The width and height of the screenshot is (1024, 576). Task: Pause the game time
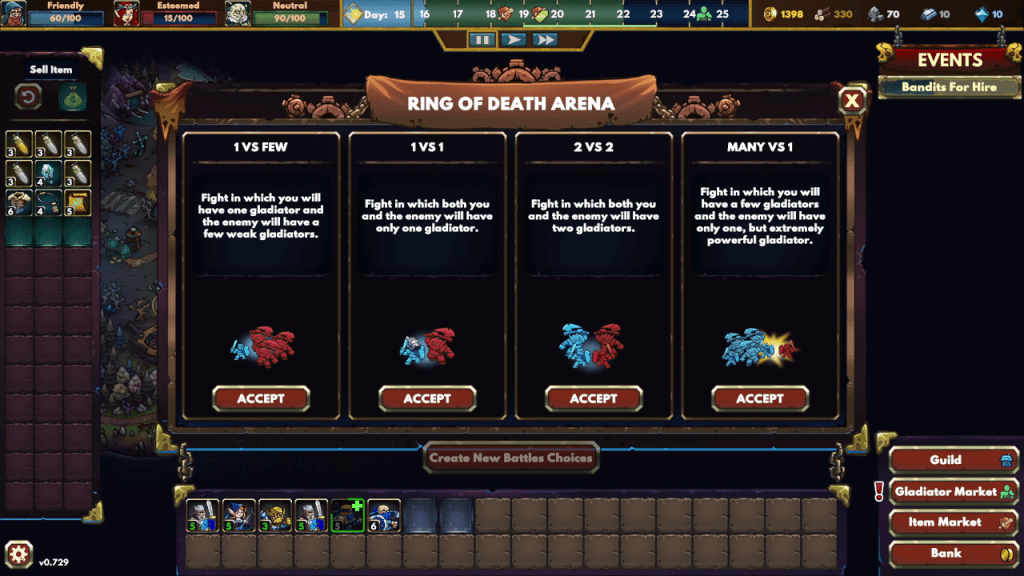coord(482,40)
